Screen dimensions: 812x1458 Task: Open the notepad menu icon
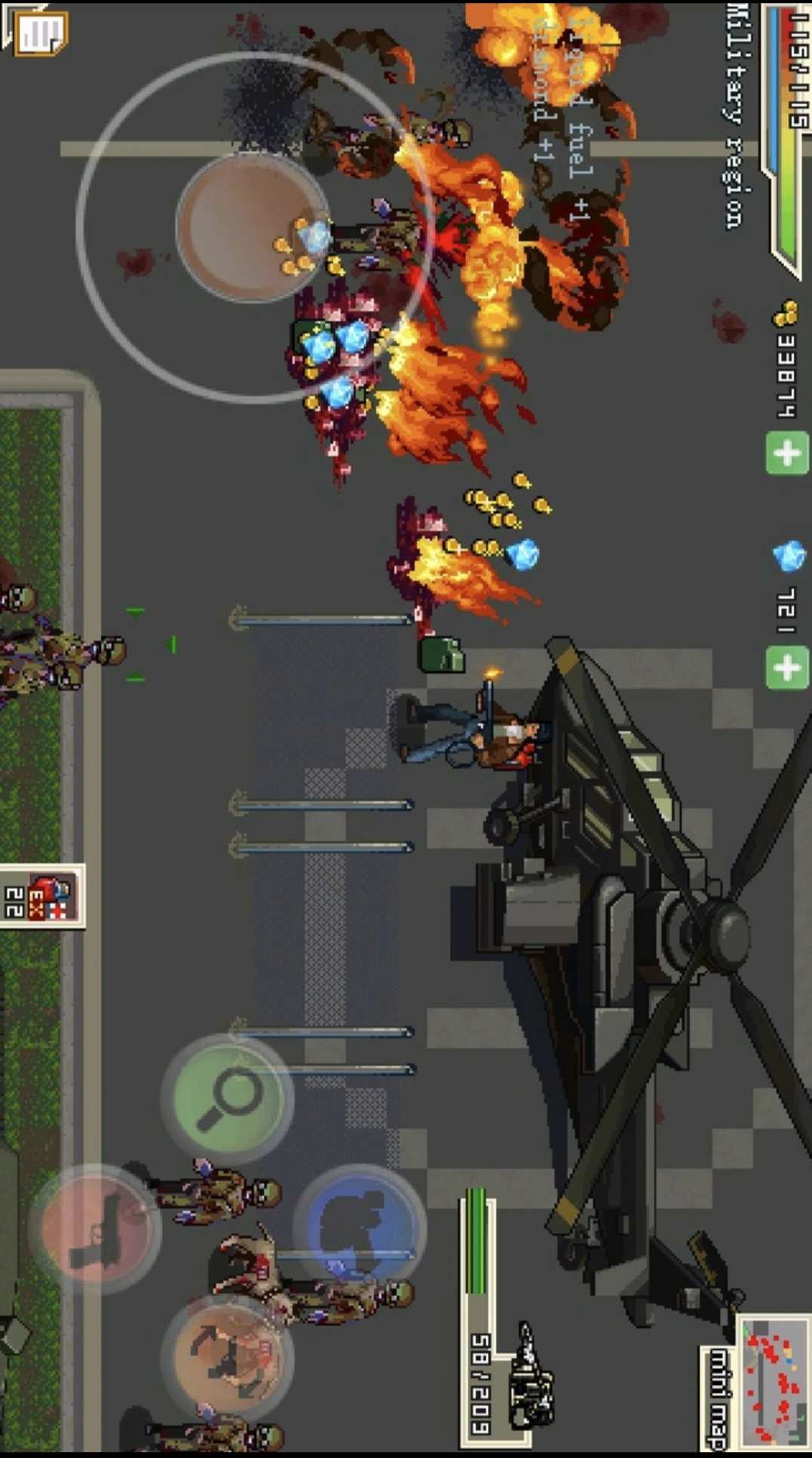(39, 32)
